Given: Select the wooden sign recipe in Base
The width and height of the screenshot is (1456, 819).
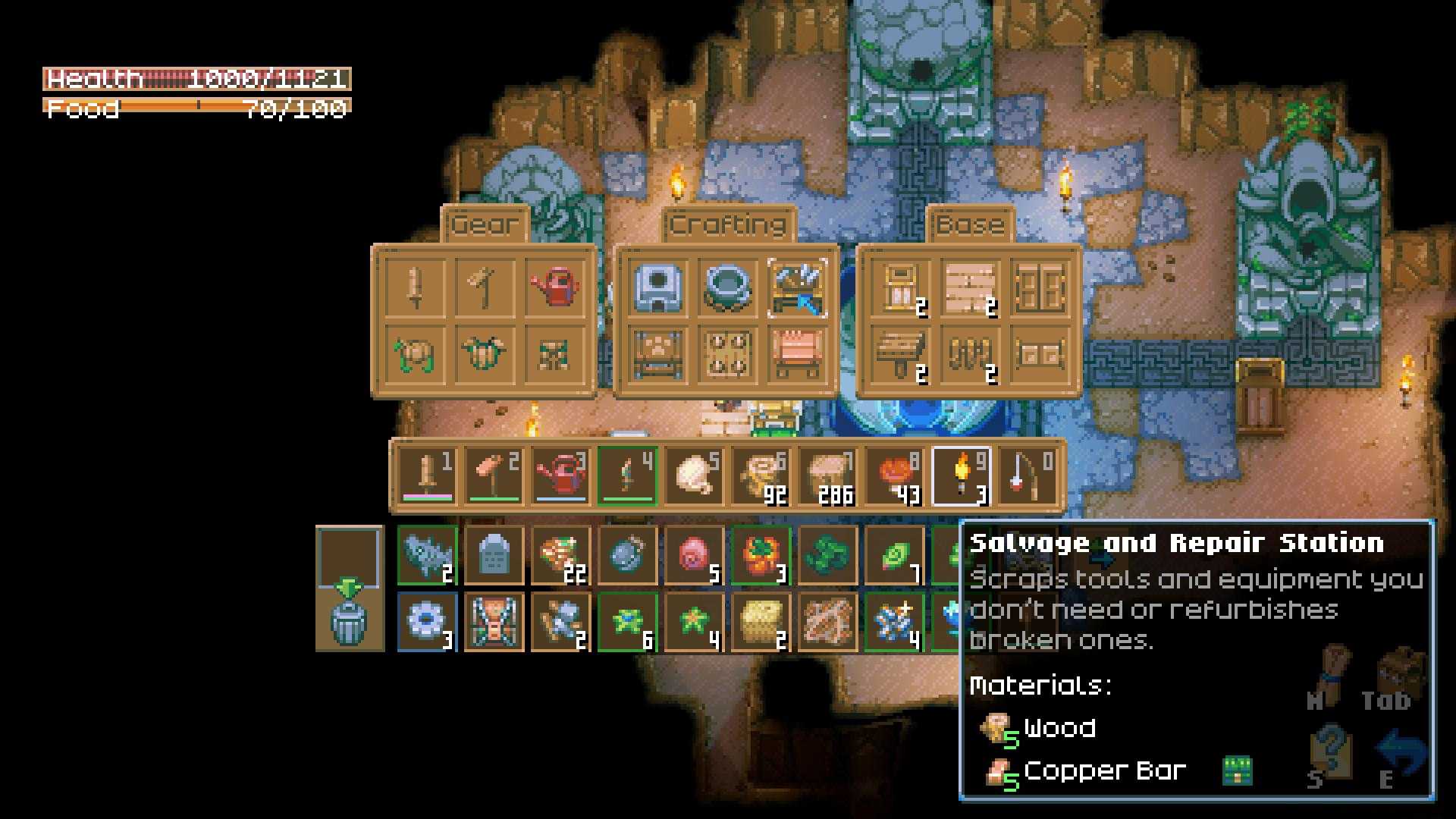Looking at the screenshot, I should click(x=901, y=353).
